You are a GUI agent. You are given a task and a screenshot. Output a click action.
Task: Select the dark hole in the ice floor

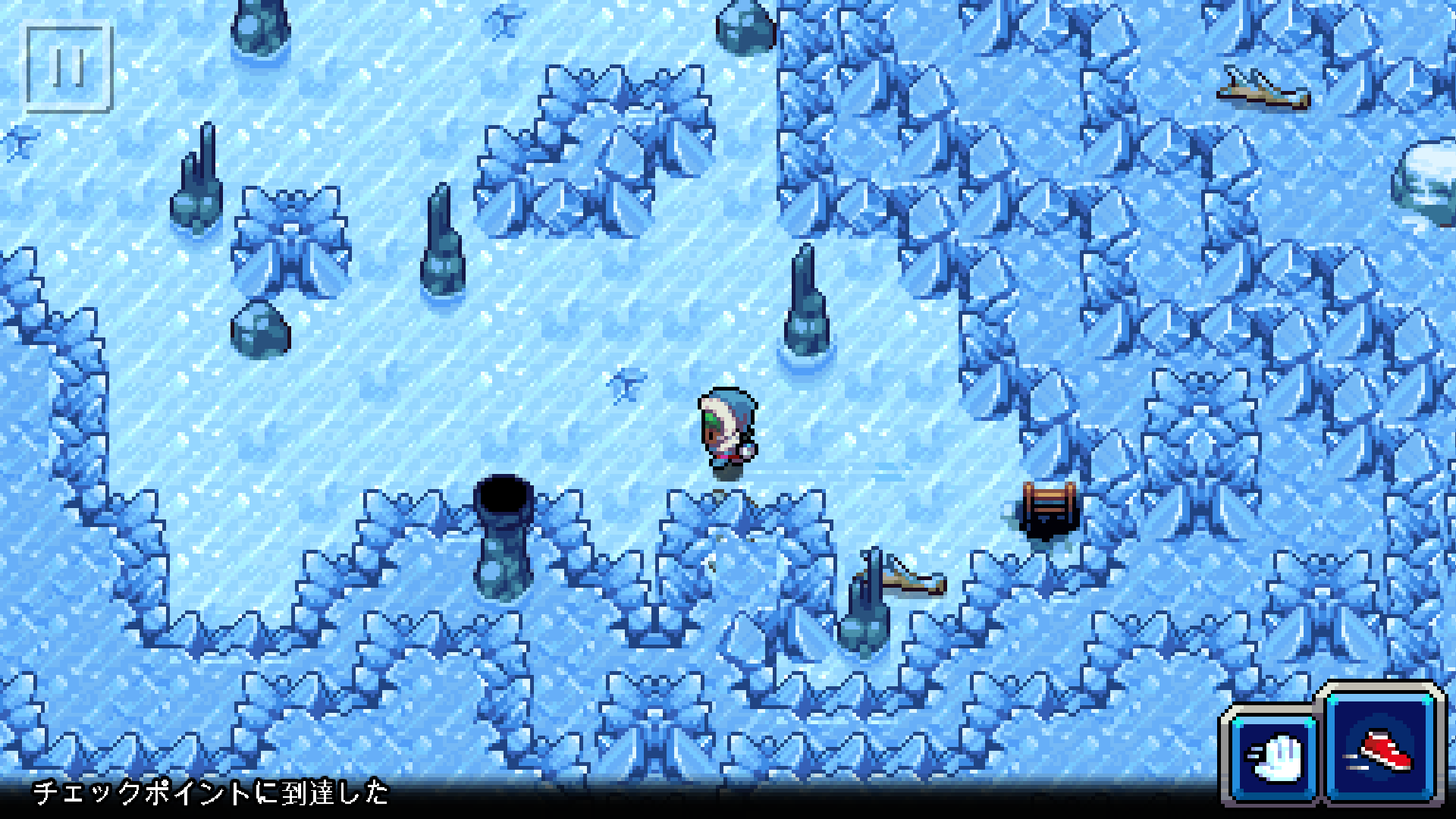tap(504, 497)
